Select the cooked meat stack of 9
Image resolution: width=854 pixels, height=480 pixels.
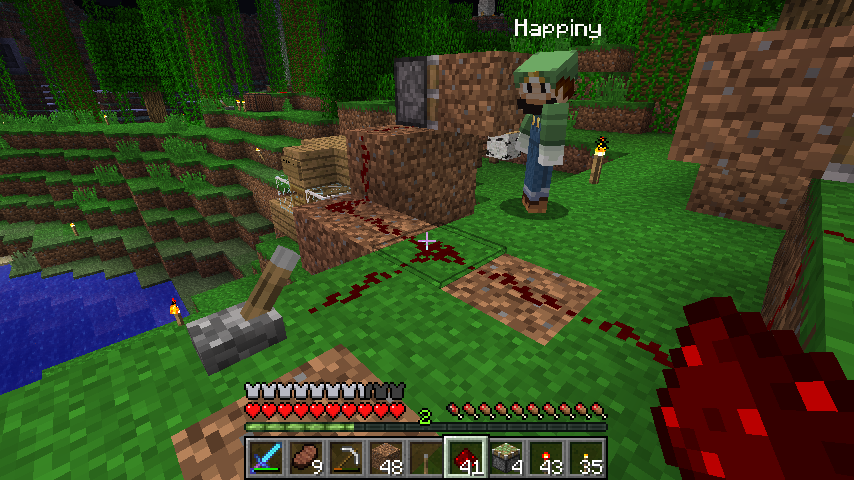point(306,460)
